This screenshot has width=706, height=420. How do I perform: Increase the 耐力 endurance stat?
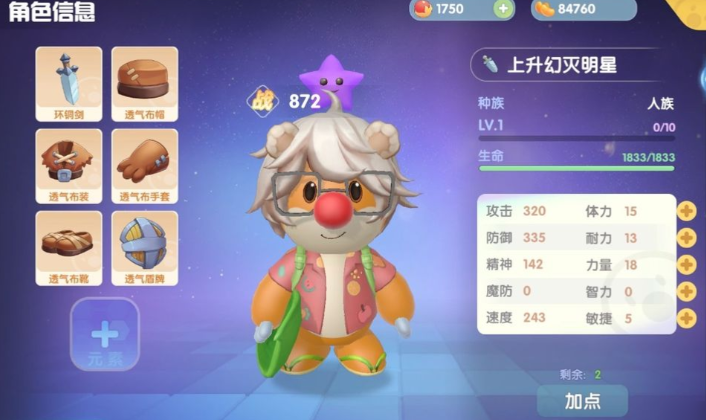pyautogui.click(x=686, y=238)
